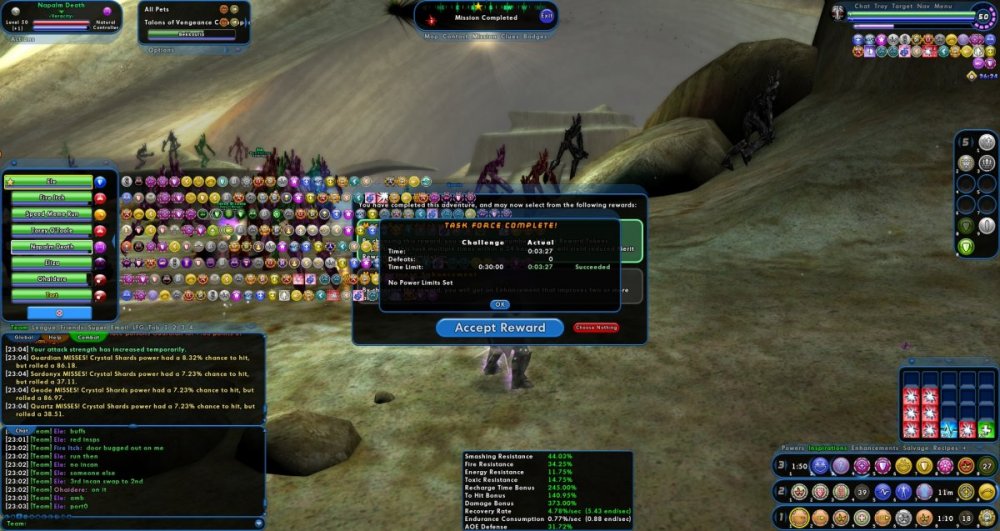Select Napalm Death in the team window
Viewport: 1000px width, 531px height.
pos(52,246)
